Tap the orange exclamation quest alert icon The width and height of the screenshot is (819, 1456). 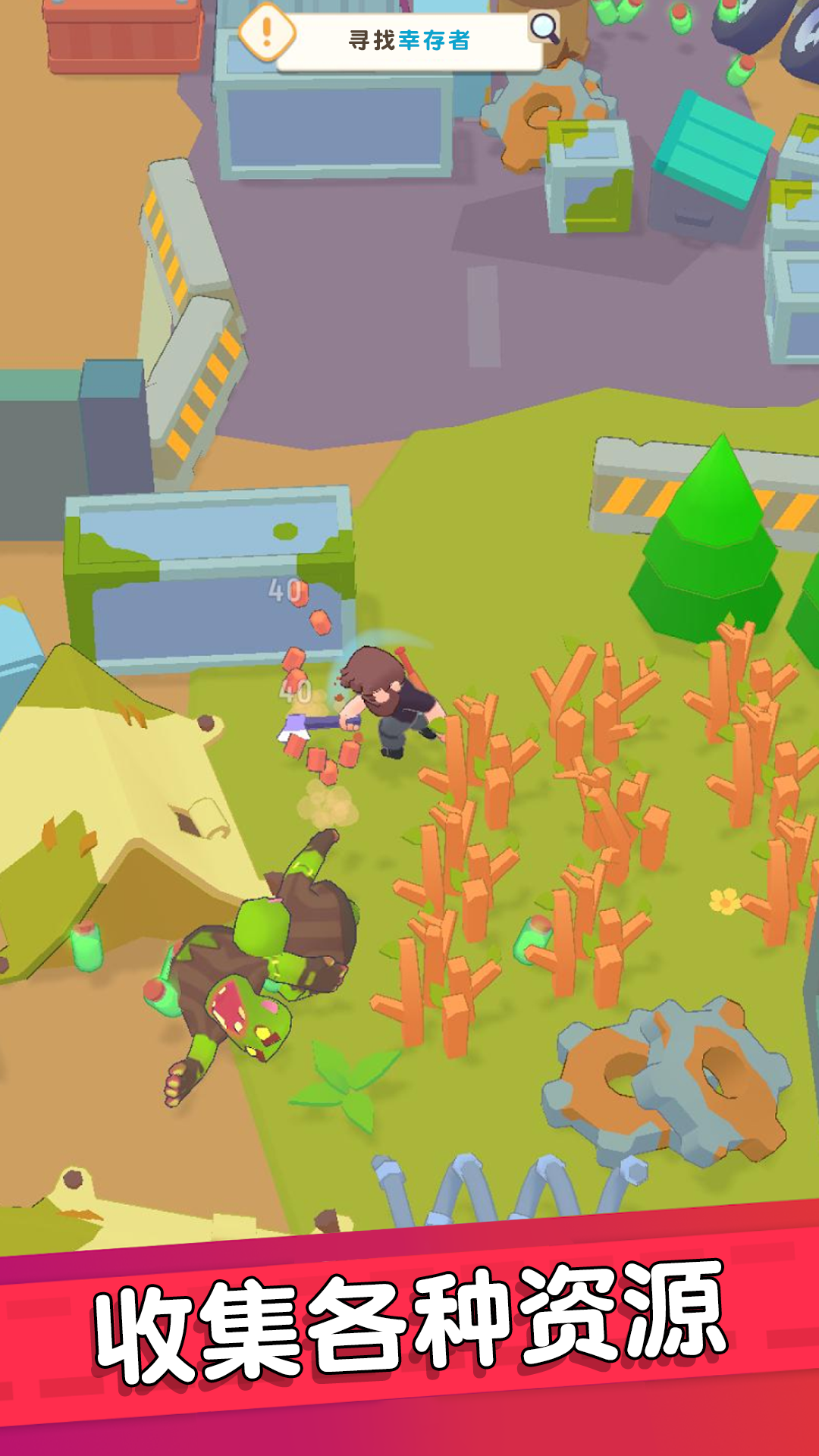266,31
